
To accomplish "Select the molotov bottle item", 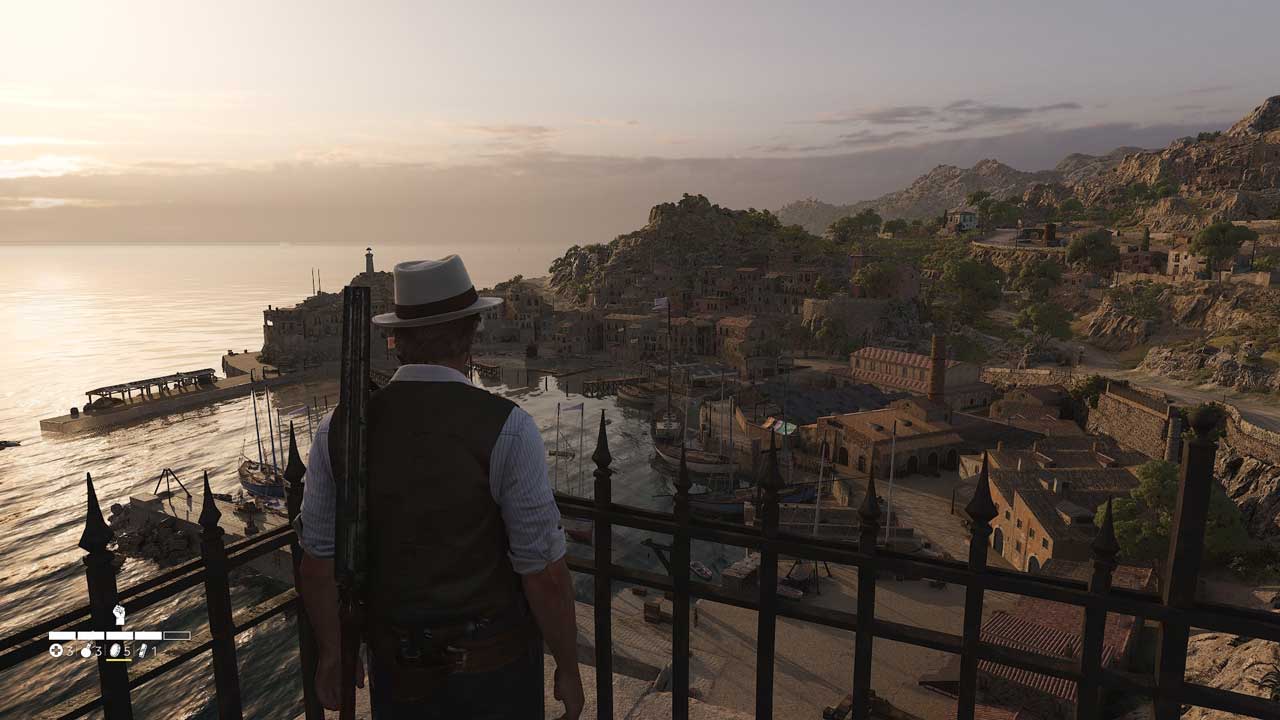I will [85, 650].
